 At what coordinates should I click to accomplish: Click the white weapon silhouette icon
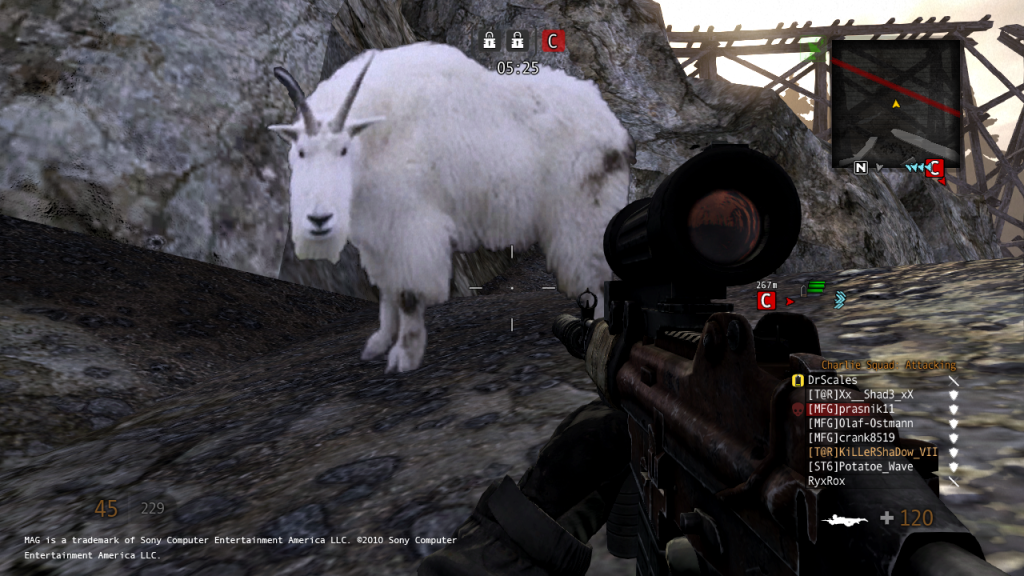843,519
